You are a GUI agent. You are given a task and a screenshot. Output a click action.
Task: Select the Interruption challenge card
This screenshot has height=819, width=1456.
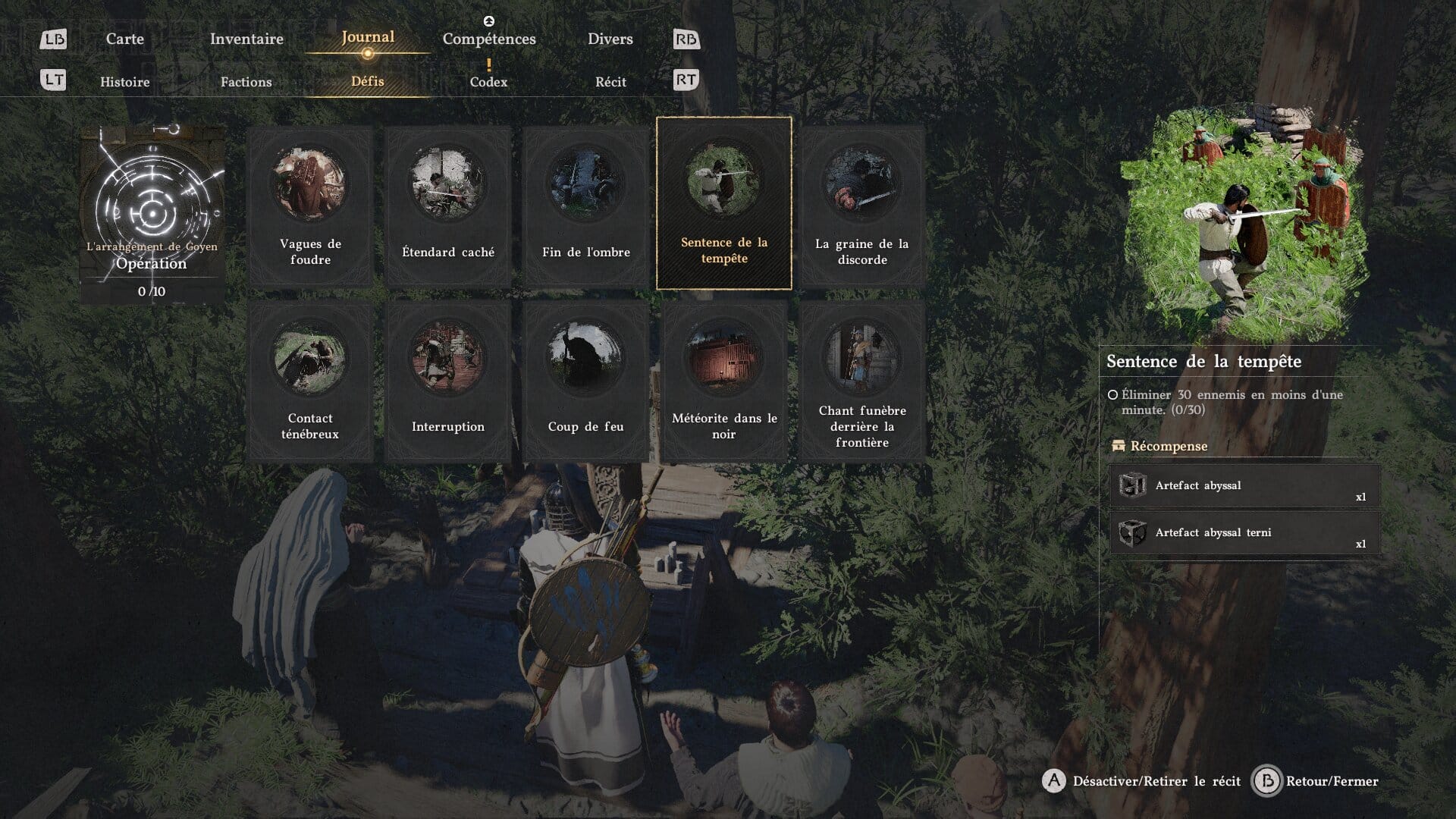tap(448, 381)
